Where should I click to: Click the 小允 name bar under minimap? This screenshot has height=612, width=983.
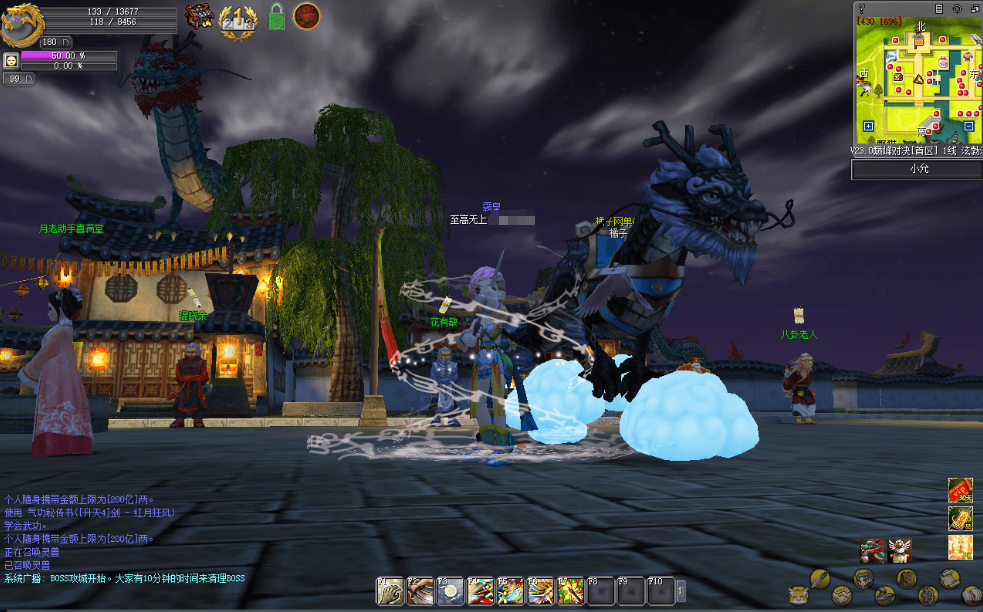[x=917, y=170]
